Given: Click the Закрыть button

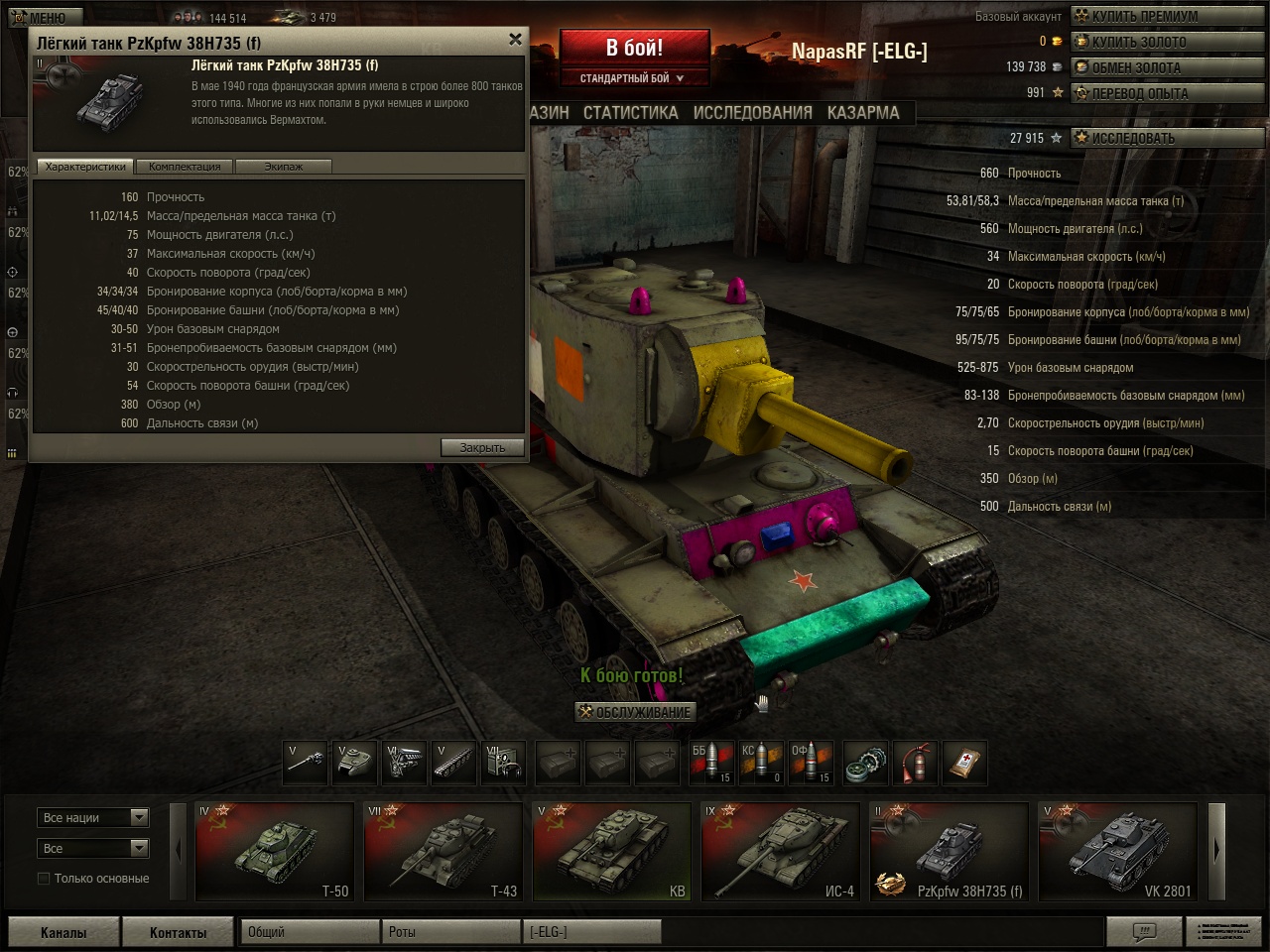Looking at the screenshot, I should [482, 448].
